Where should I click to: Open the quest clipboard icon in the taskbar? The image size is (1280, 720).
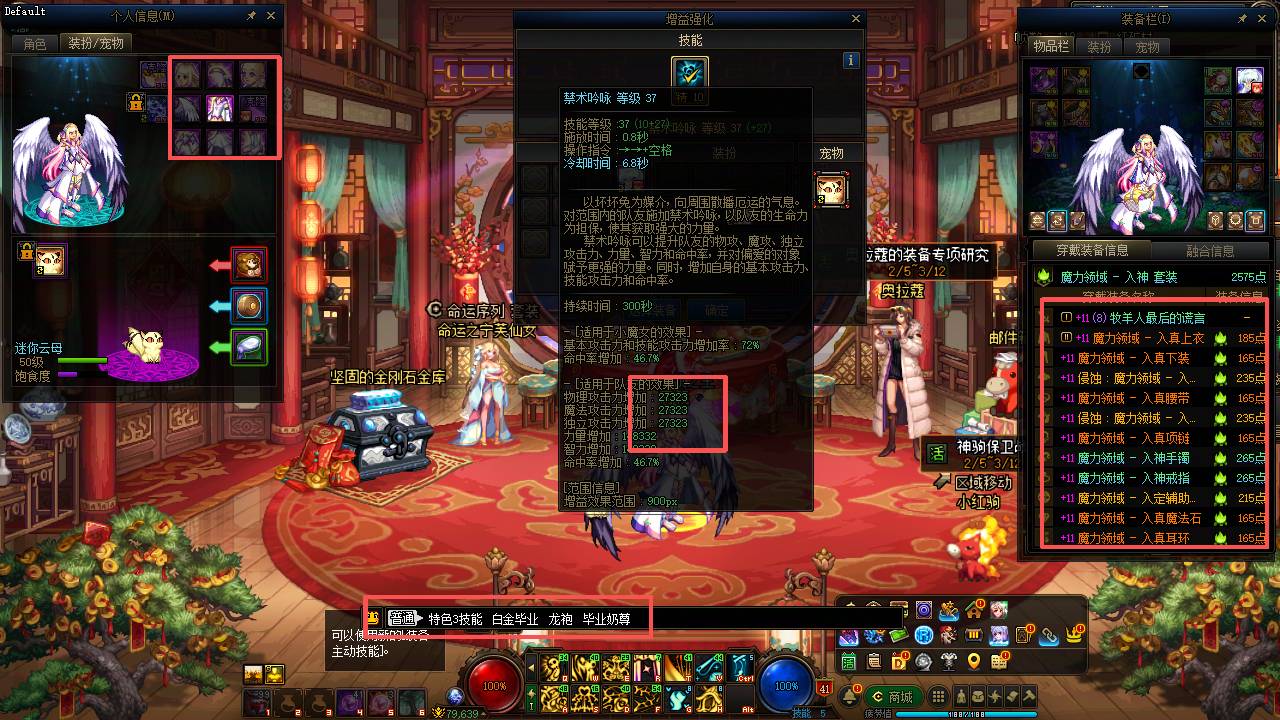[x=873, y=662]
